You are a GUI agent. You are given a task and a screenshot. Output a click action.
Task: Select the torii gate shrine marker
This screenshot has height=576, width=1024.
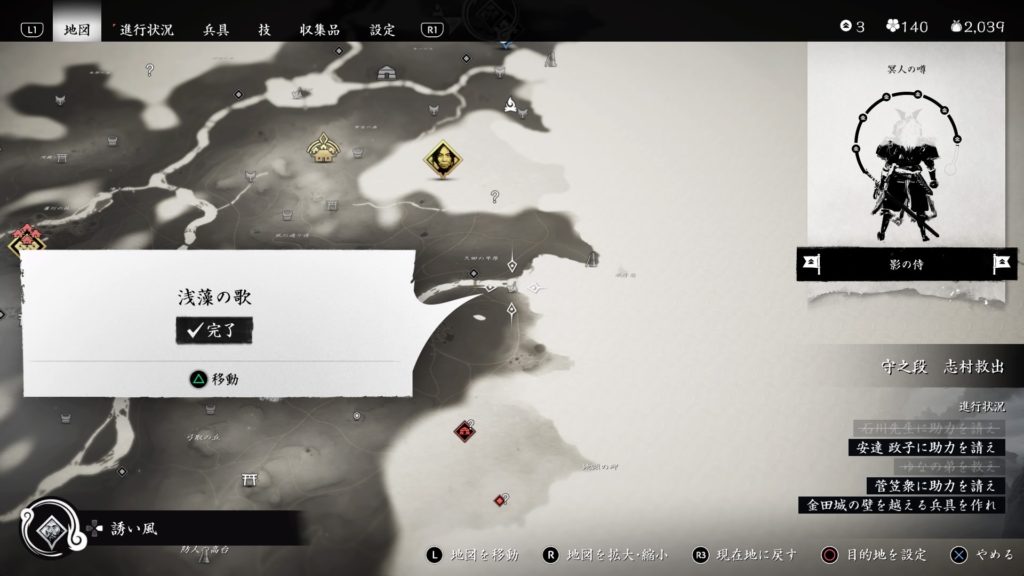point(249,481)
